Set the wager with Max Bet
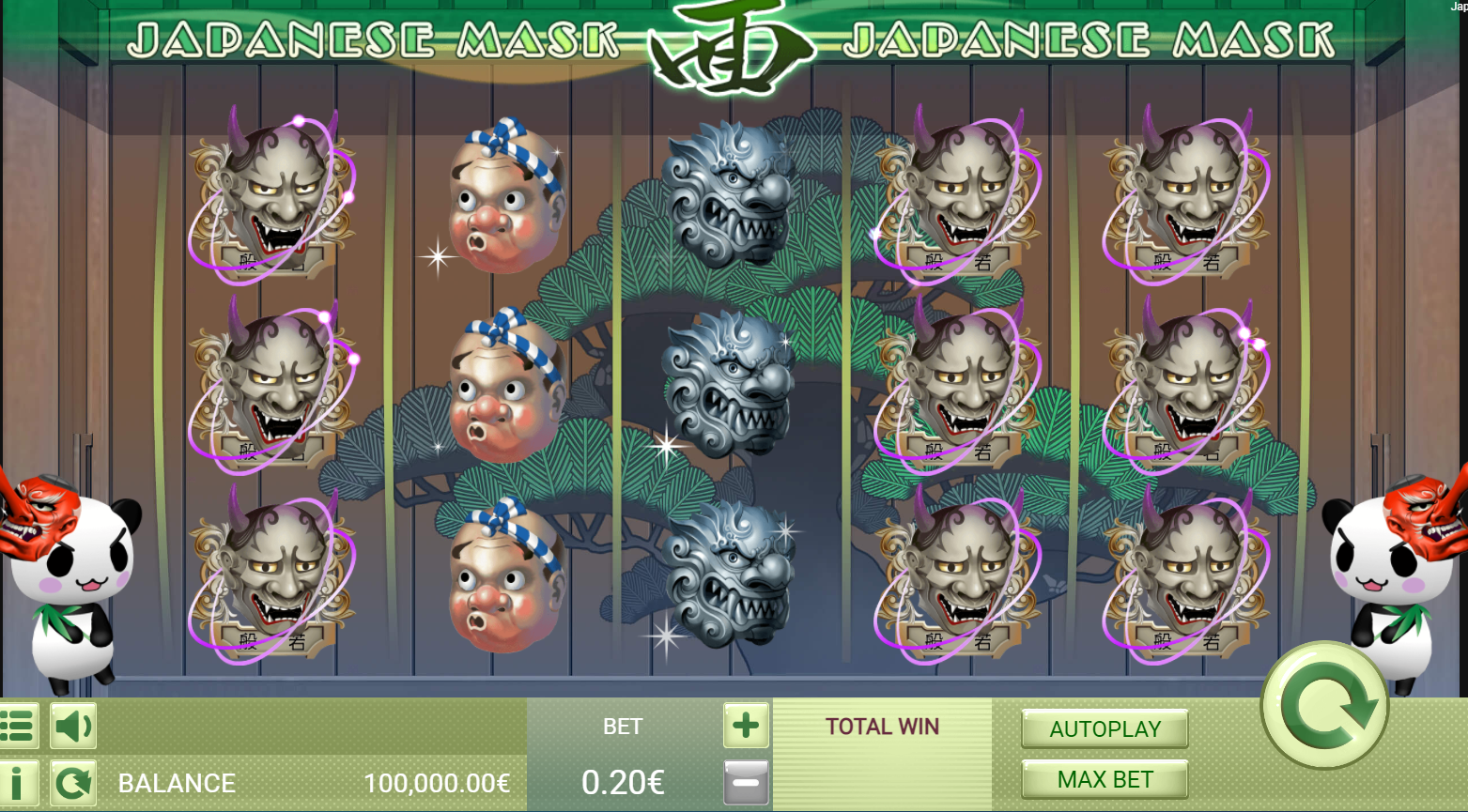The width and height of the screenshot is (1468, 812). point(1105,780)
